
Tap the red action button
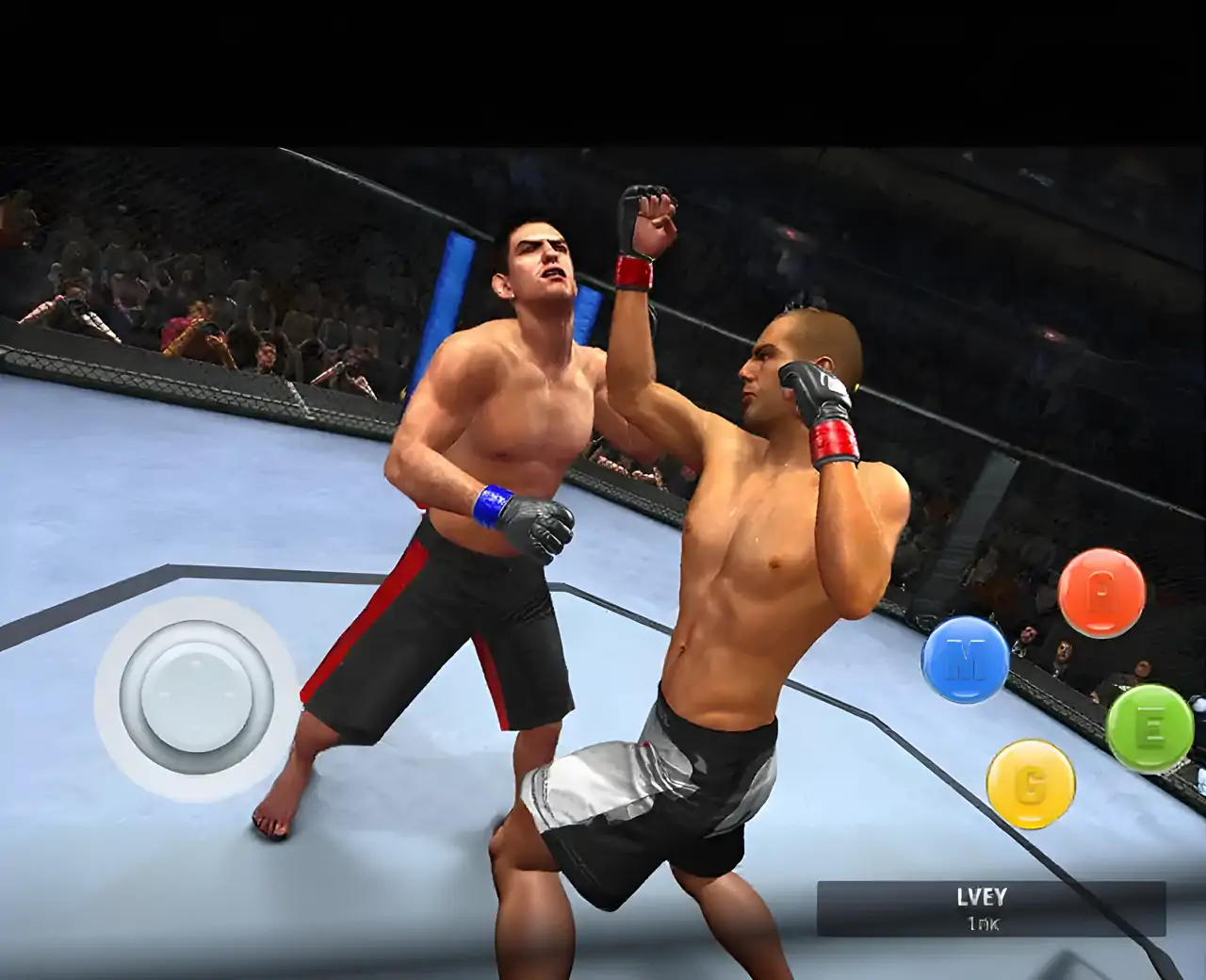[1100, 593]
